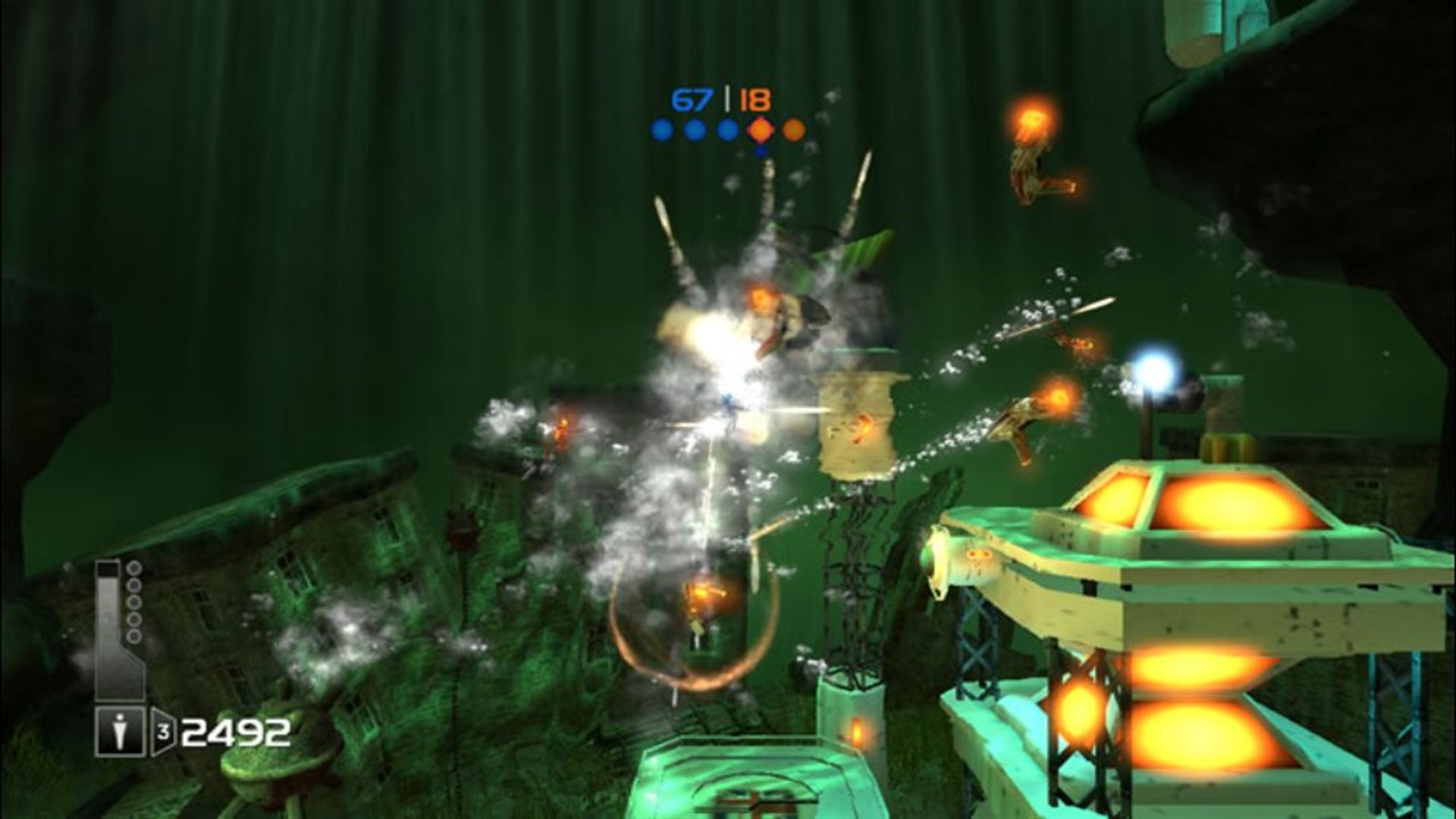Click the survivor pictogram in the bottom-left HUD
Viewport: 1456px width, 819px height.
[x=121, y=730]
